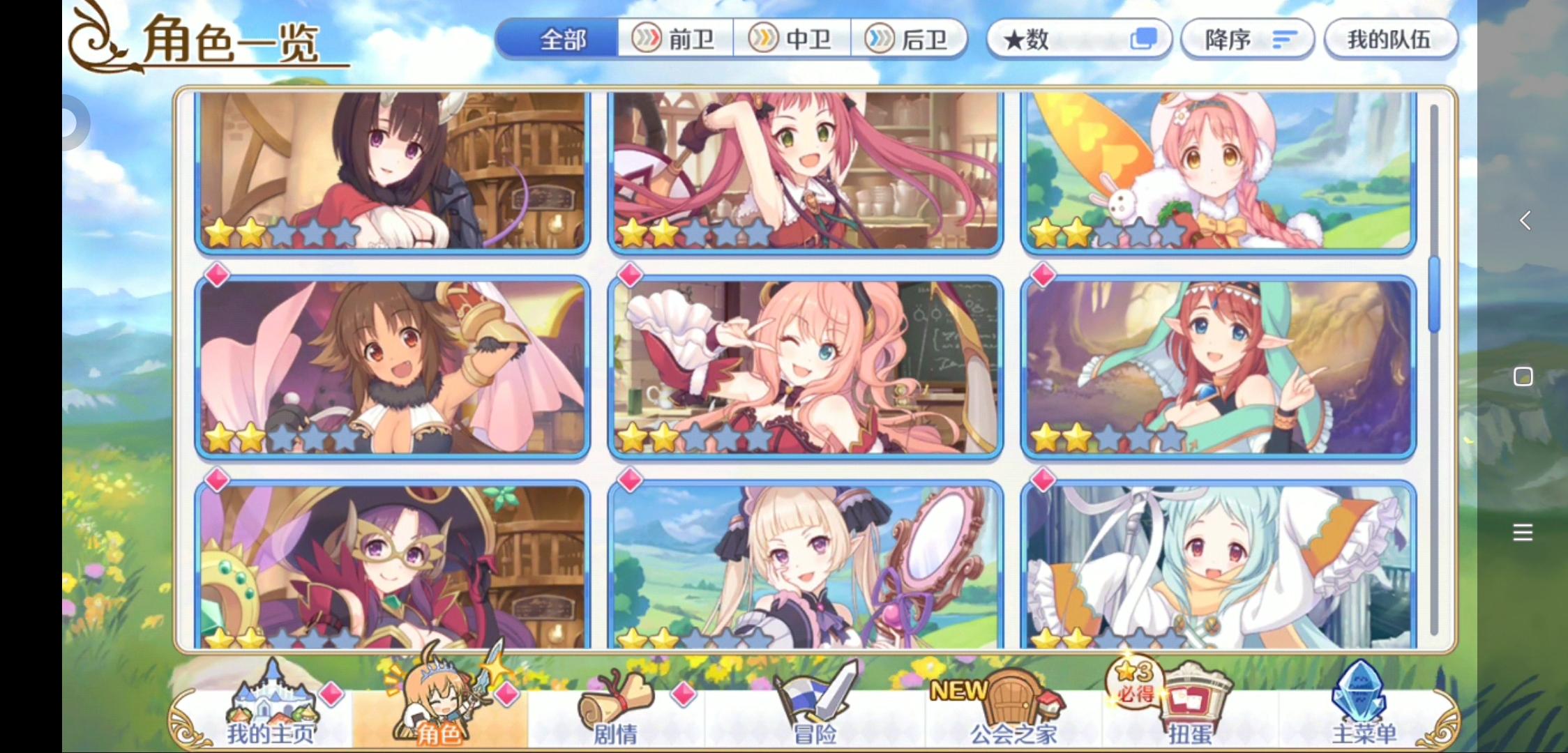Toggle the 前卫 vanguard filter

coord(673,40)
